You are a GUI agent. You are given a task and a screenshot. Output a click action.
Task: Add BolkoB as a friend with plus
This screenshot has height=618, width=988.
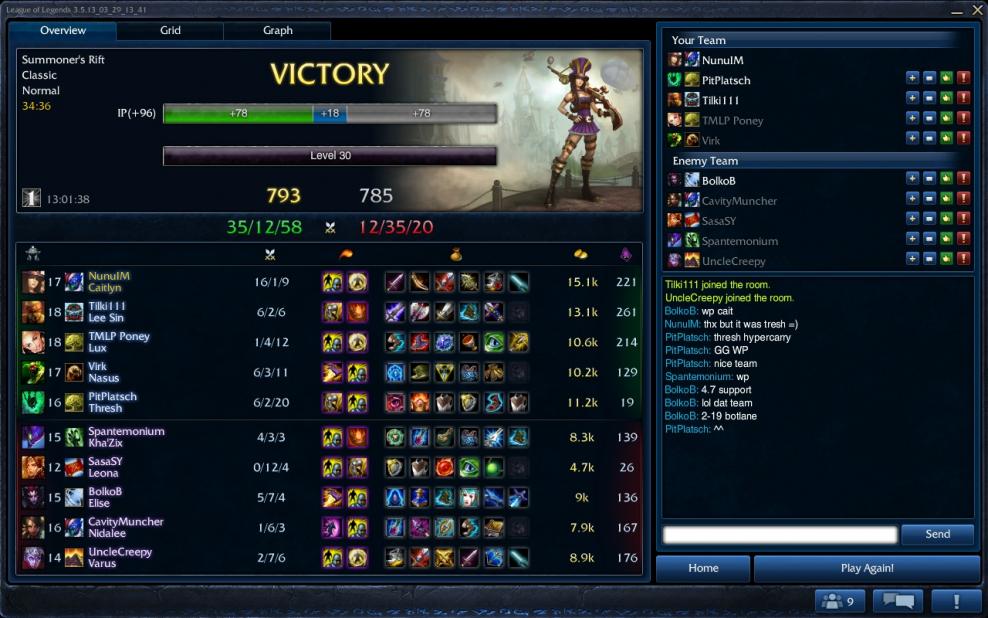(912, 179)
